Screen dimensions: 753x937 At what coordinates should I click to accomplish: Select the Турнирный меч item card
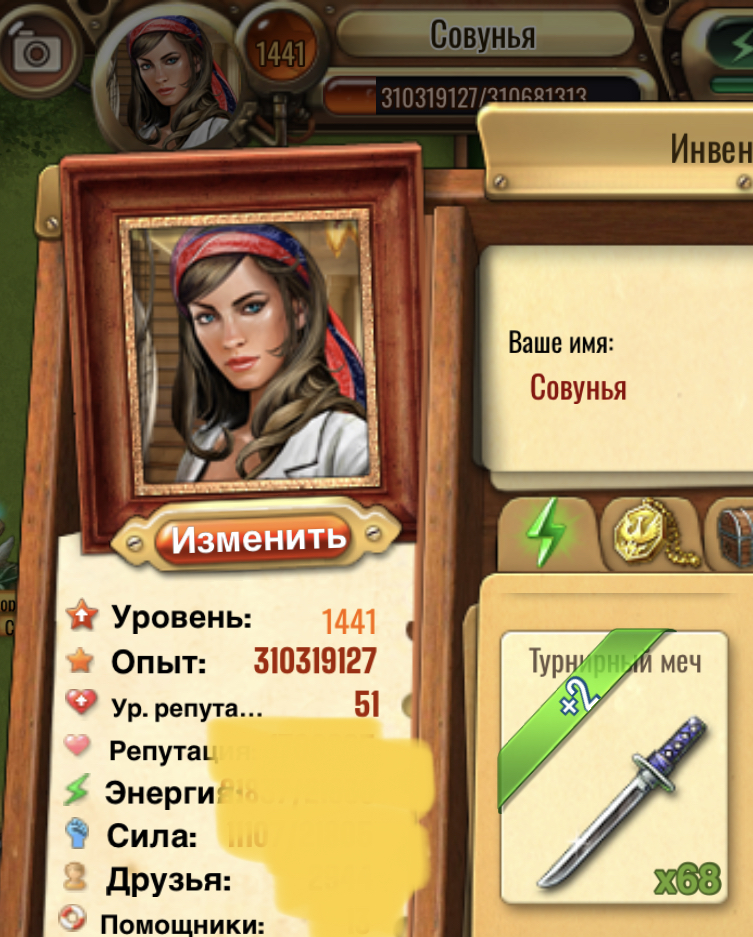614,763
